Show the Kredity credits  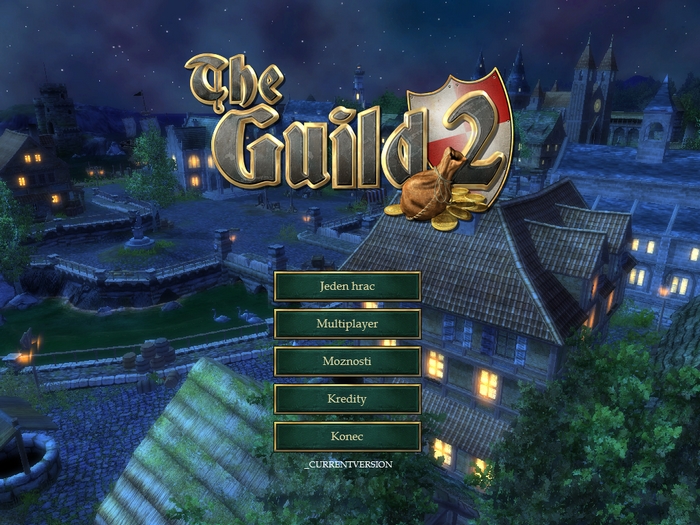click(347, 399)
